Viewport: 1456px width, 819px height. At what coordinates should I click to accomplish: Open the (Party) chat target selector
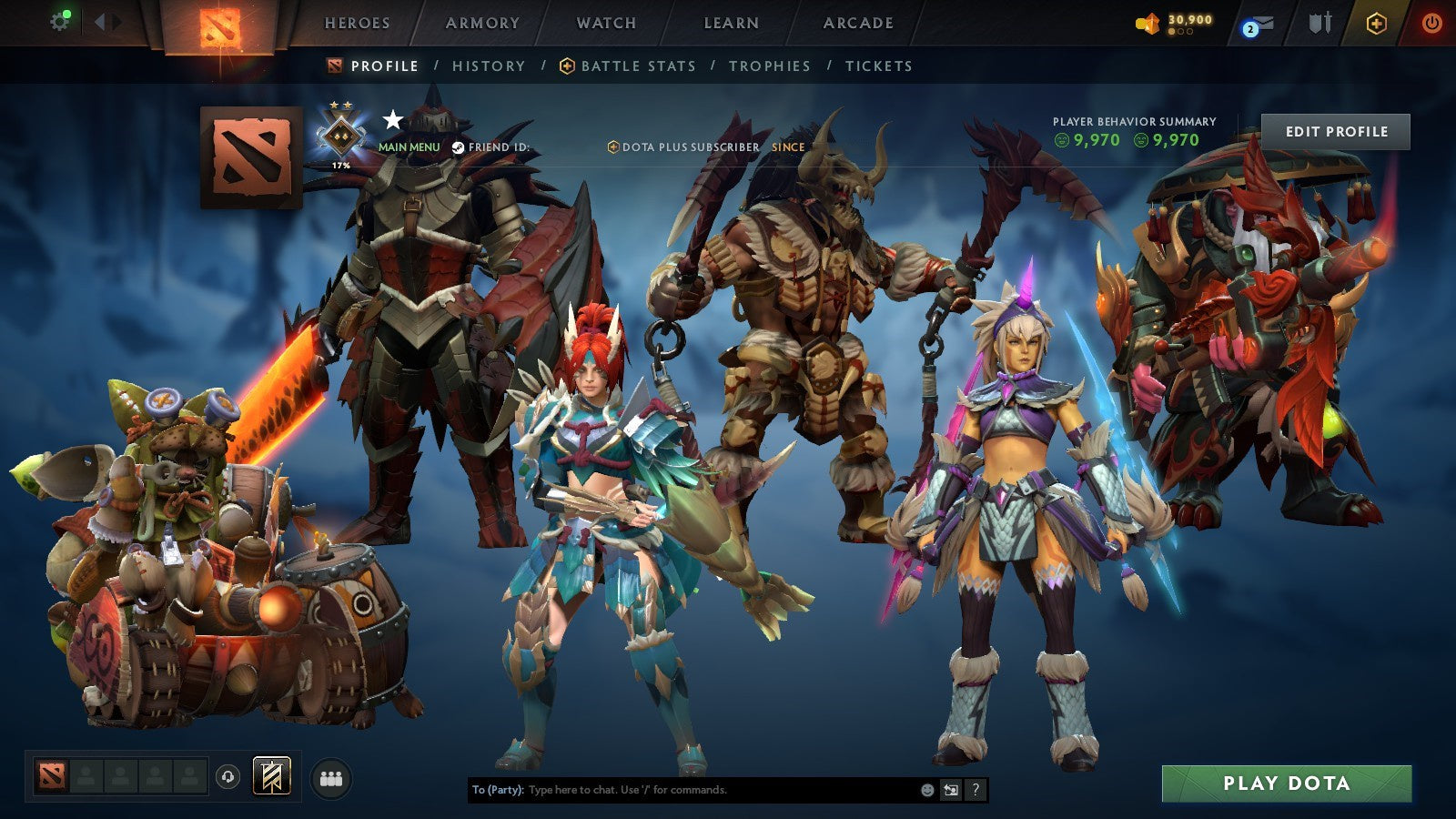499,790
